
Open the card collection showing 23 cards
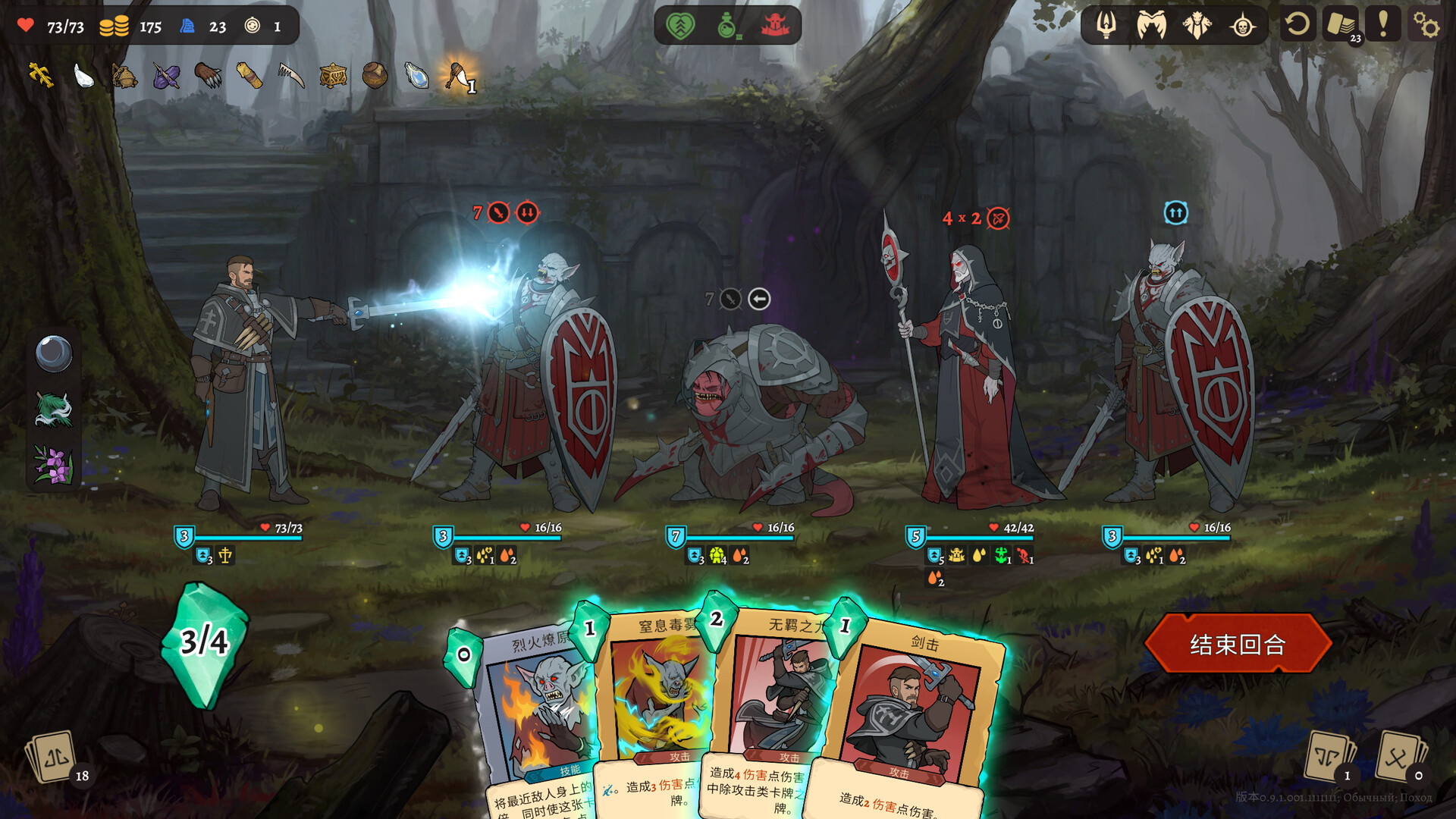pyautogui.click(x=1342, y=25)
